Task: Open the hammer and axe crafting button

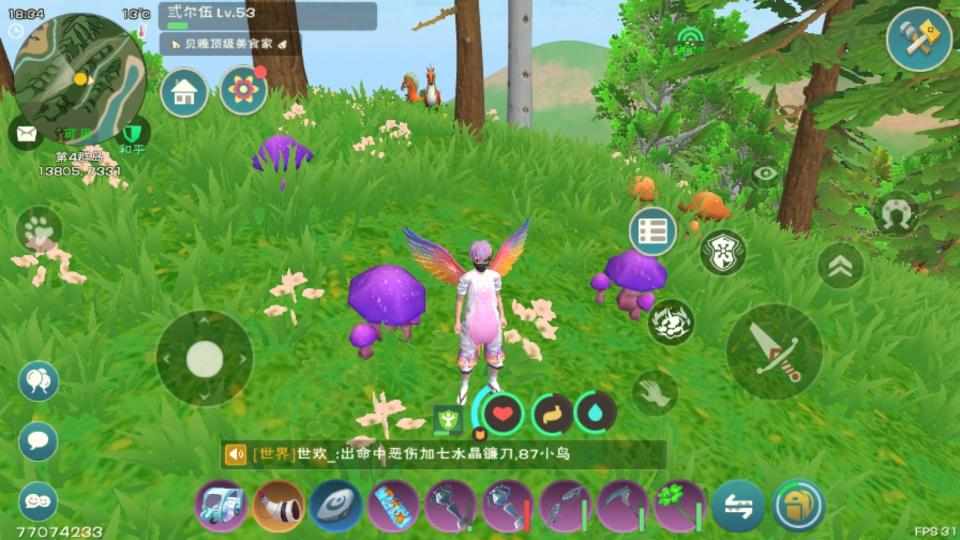Action: pos(919,39)
